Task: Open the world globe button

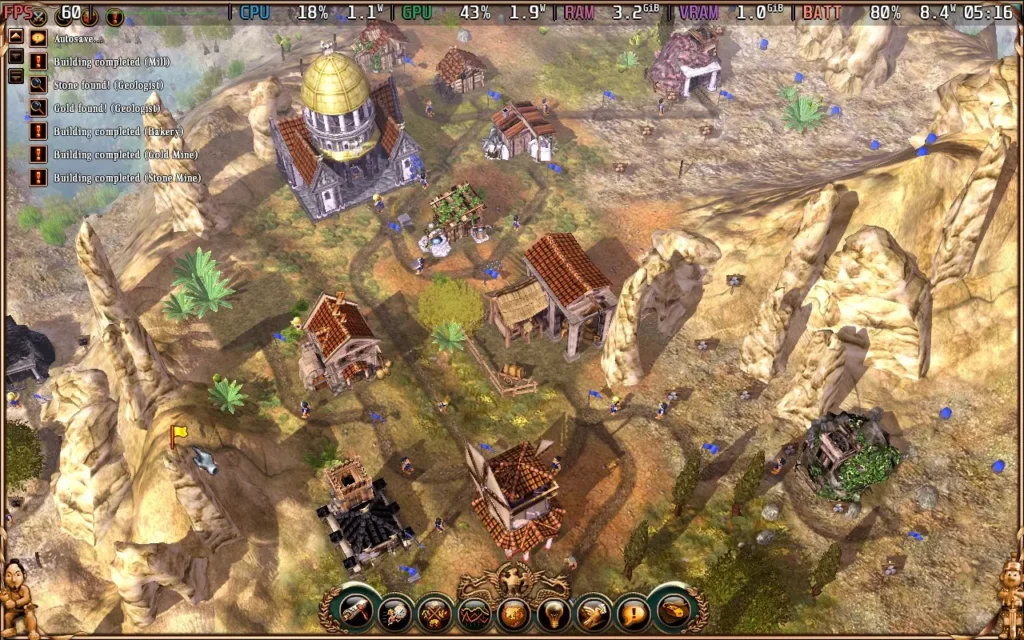Action: (513, 611)
